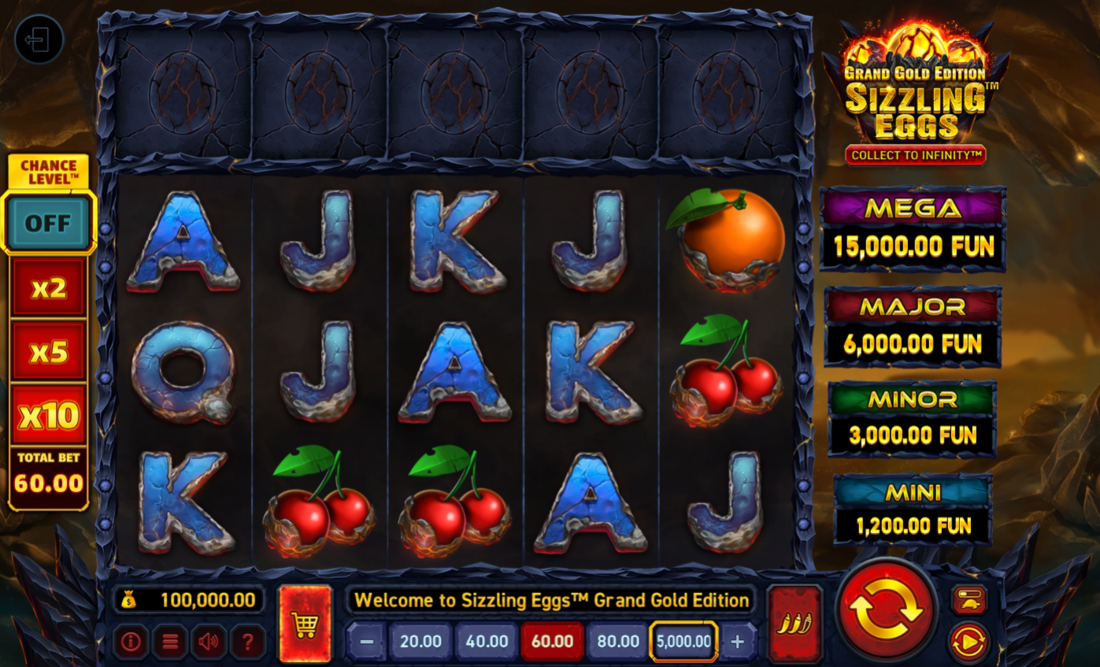Set the bet to 20.00

[420, 641]
